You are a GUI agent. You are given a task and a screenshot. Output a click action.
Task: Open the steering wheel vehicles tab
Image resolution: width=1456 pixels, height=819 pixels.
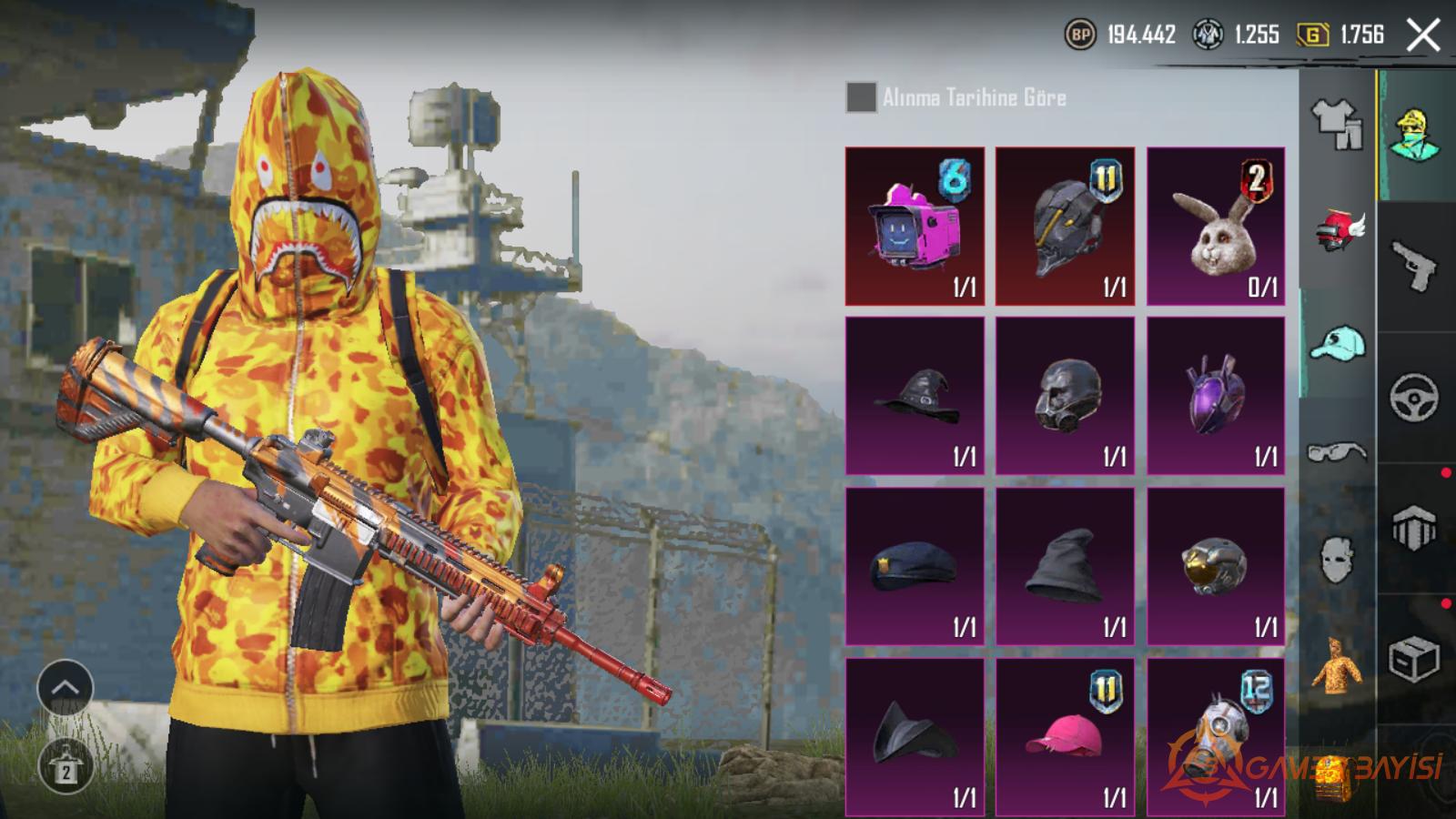point(1413,397)
